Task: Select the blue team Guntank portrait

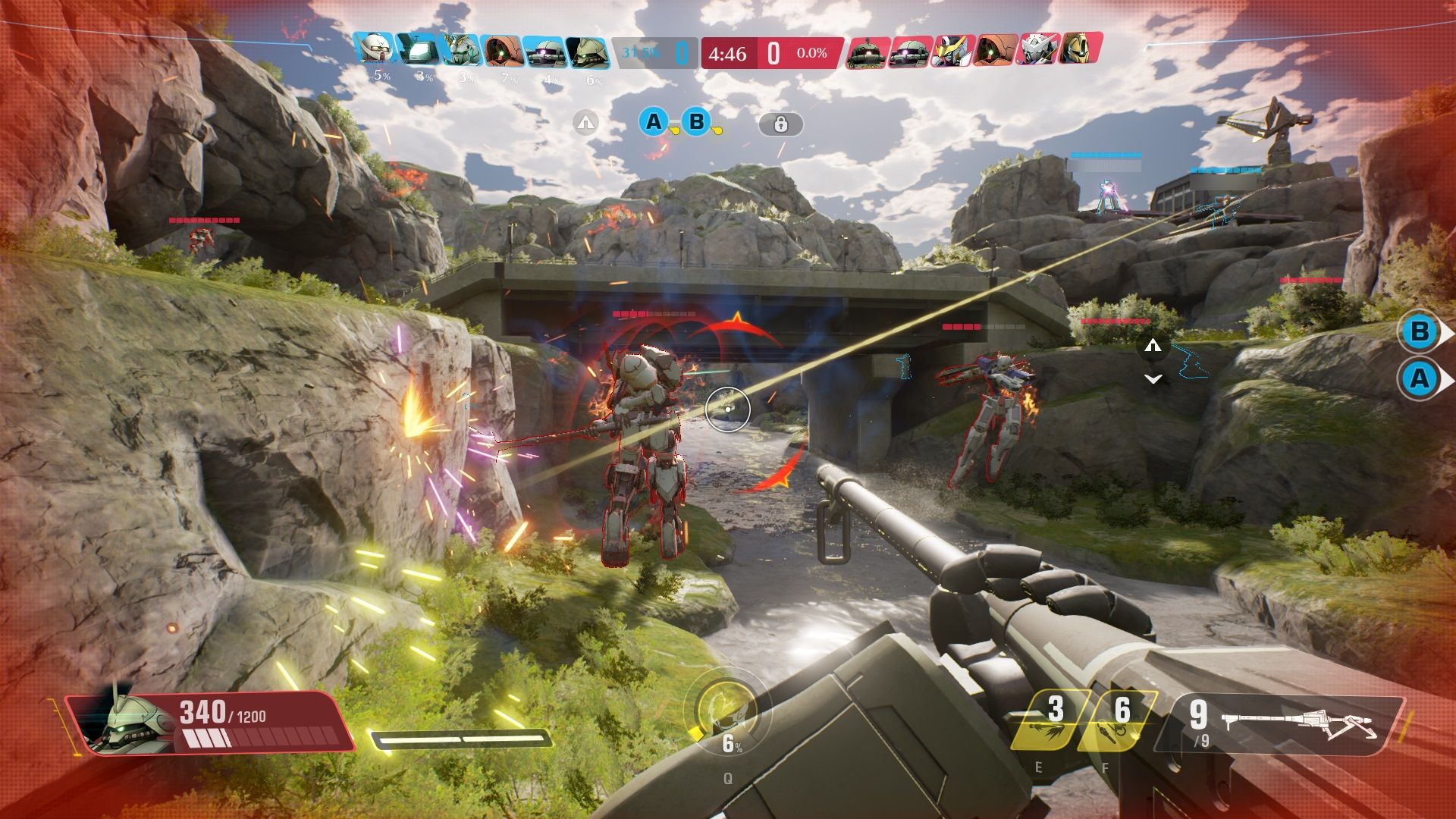Action: [x=417, y=51]
